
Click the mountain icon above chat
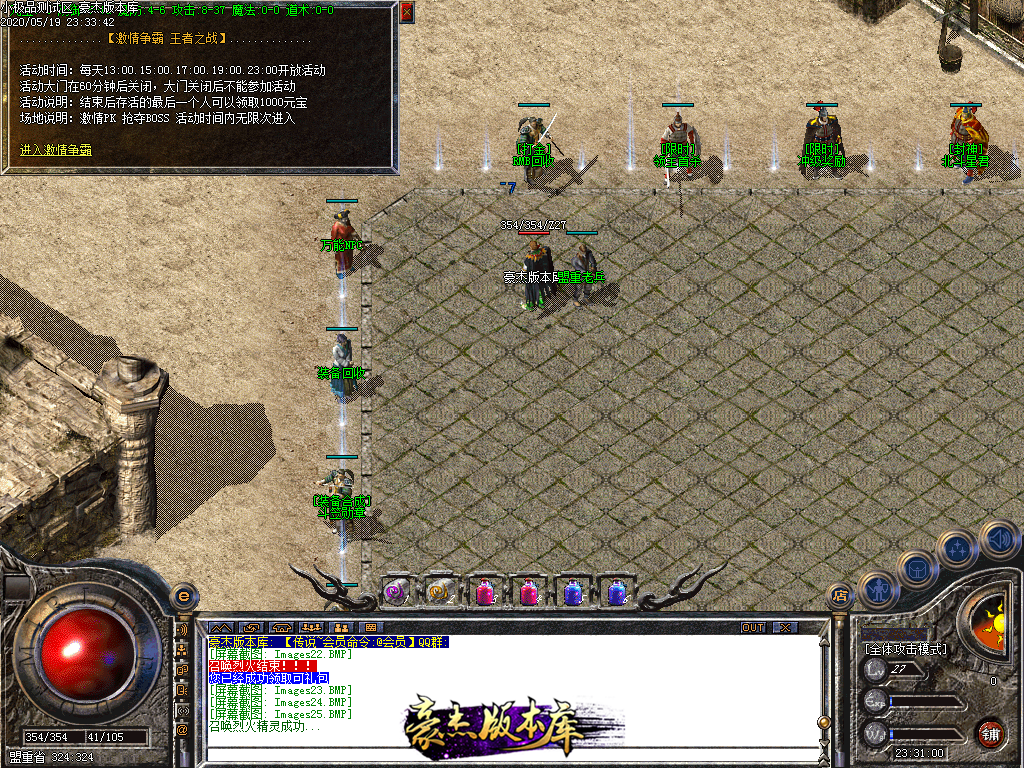click(x=222, y=627)
